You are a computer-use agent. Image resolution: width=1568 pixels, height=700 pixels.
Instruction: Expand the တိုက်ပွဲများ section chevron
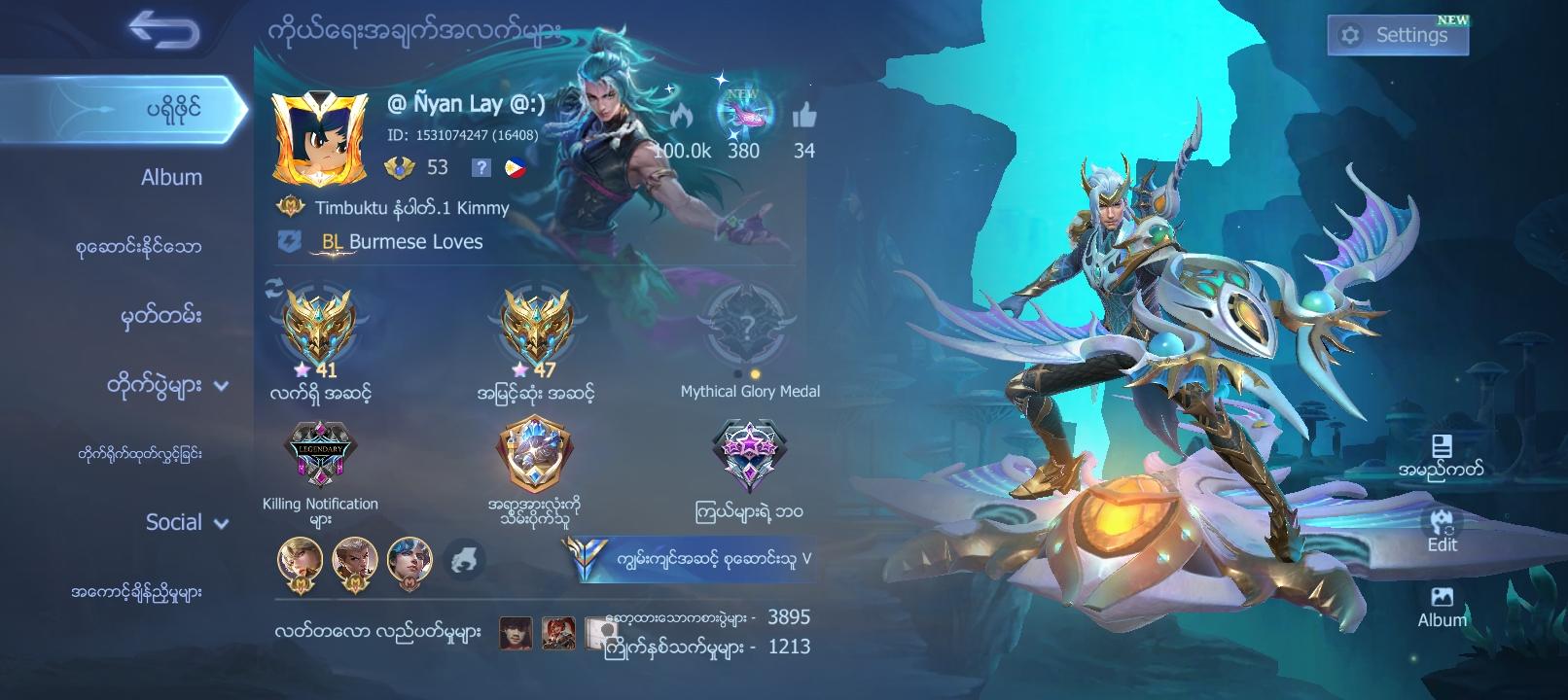(x=222, y=386)
